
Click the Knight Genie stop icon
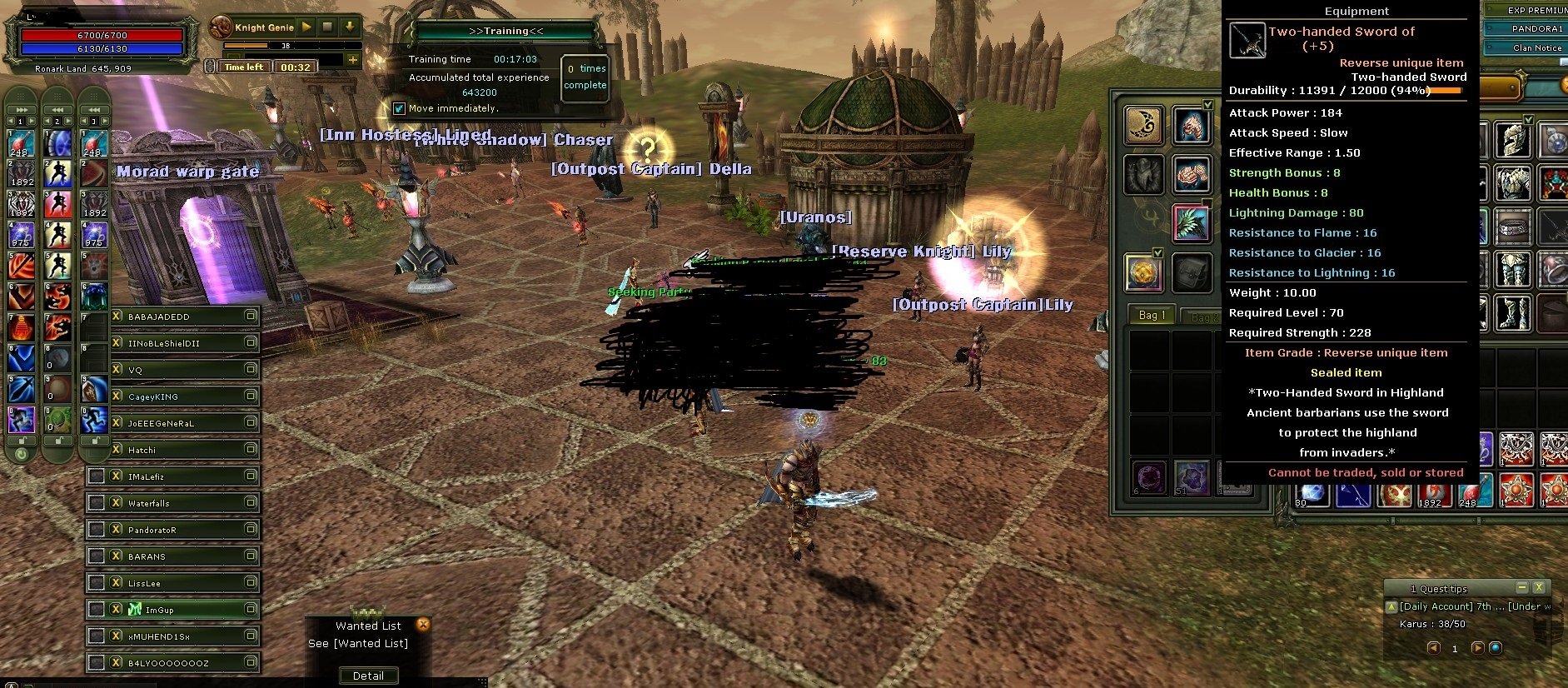click(327, 27)
